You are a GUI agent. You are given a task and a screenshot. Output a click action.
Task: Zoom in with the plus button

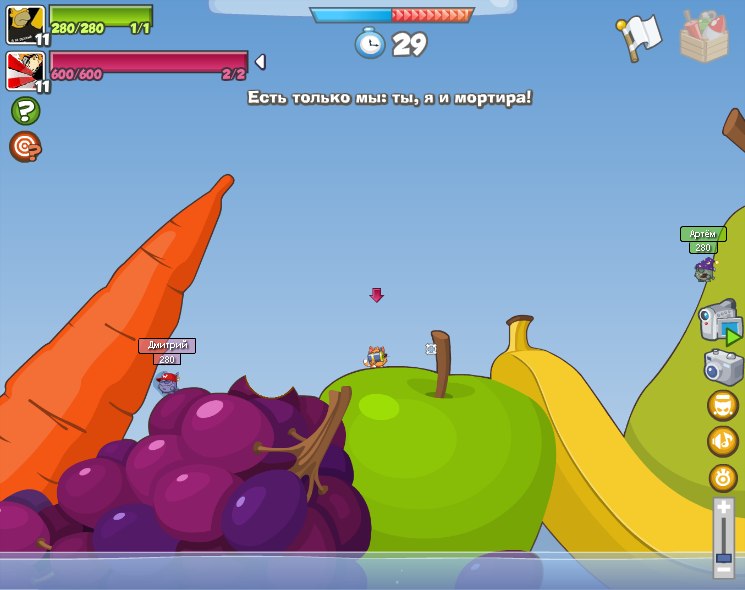tap(723, 508)
